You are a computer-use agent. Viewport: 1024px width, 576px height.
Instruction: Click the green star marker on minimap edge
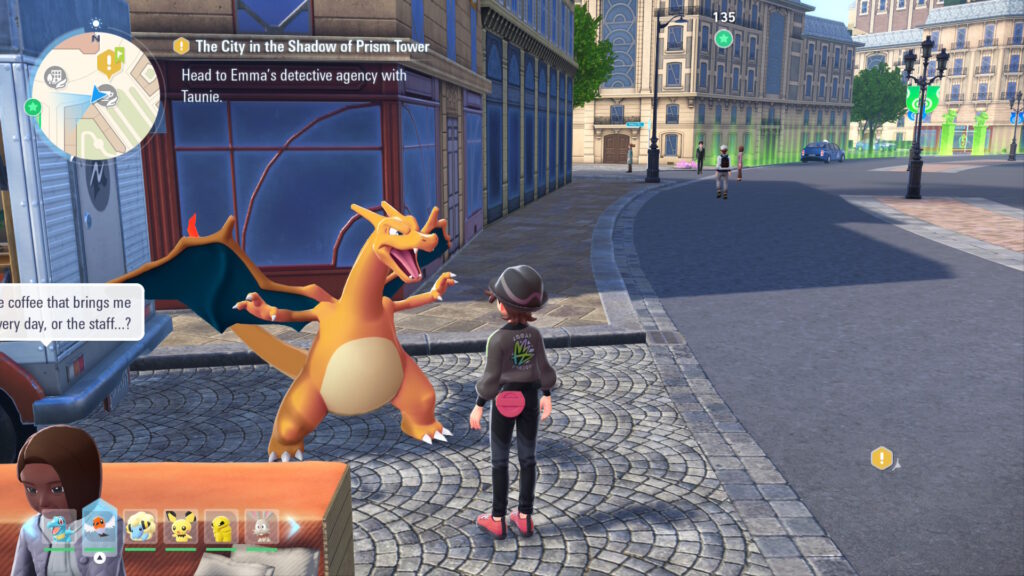tap(33, 106)
